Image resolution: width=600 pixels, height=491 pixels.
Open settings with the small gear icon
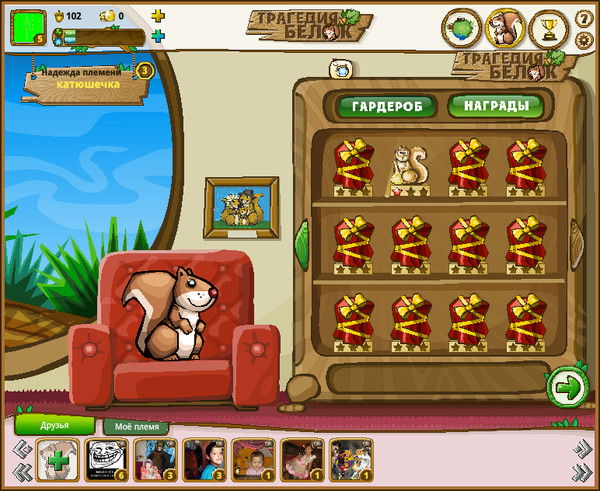(584, 40)
